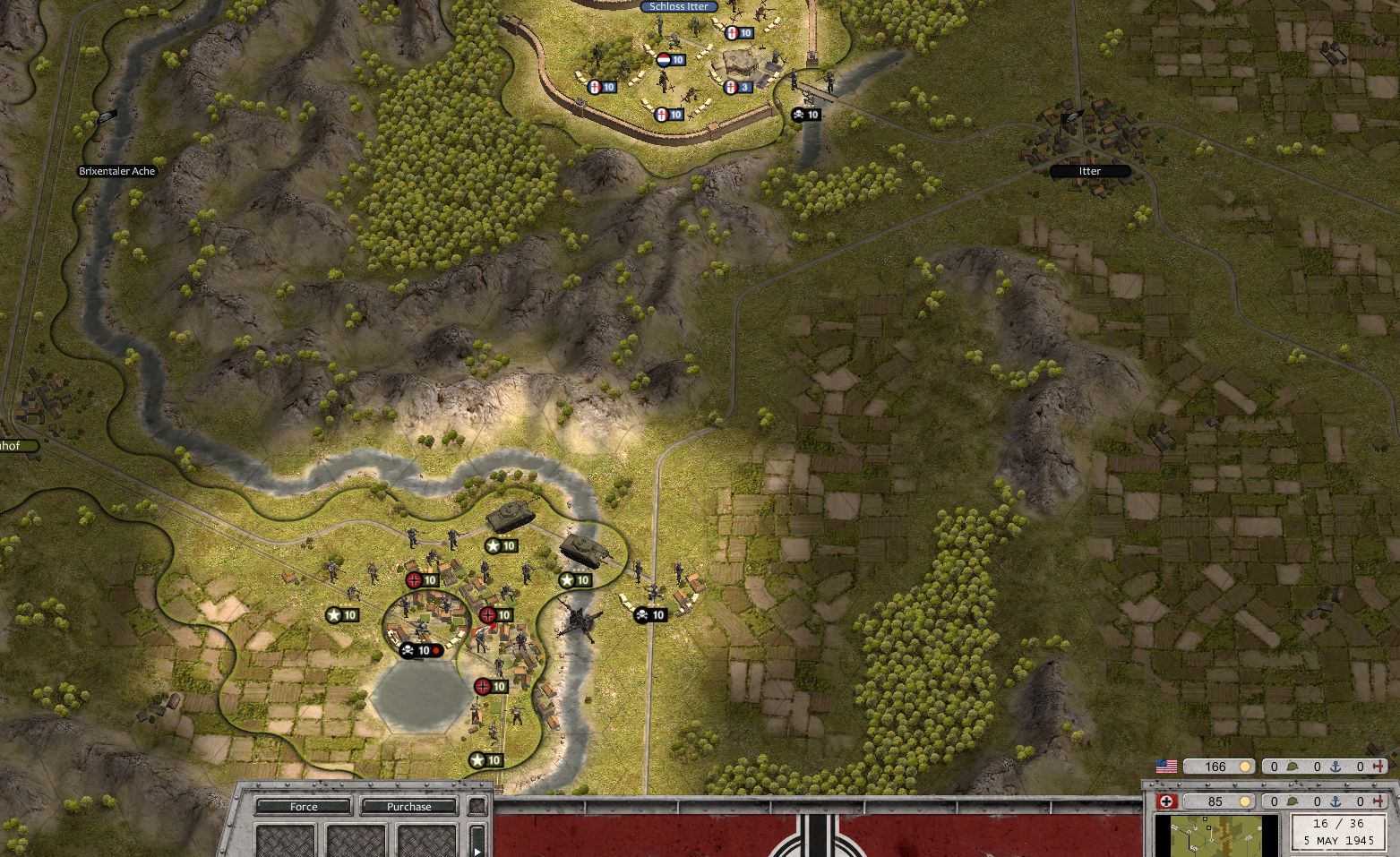Click the US flag faction icon
This screenshot has width=1400, height=857.
pyautogui.click(x=1167, y=766)
